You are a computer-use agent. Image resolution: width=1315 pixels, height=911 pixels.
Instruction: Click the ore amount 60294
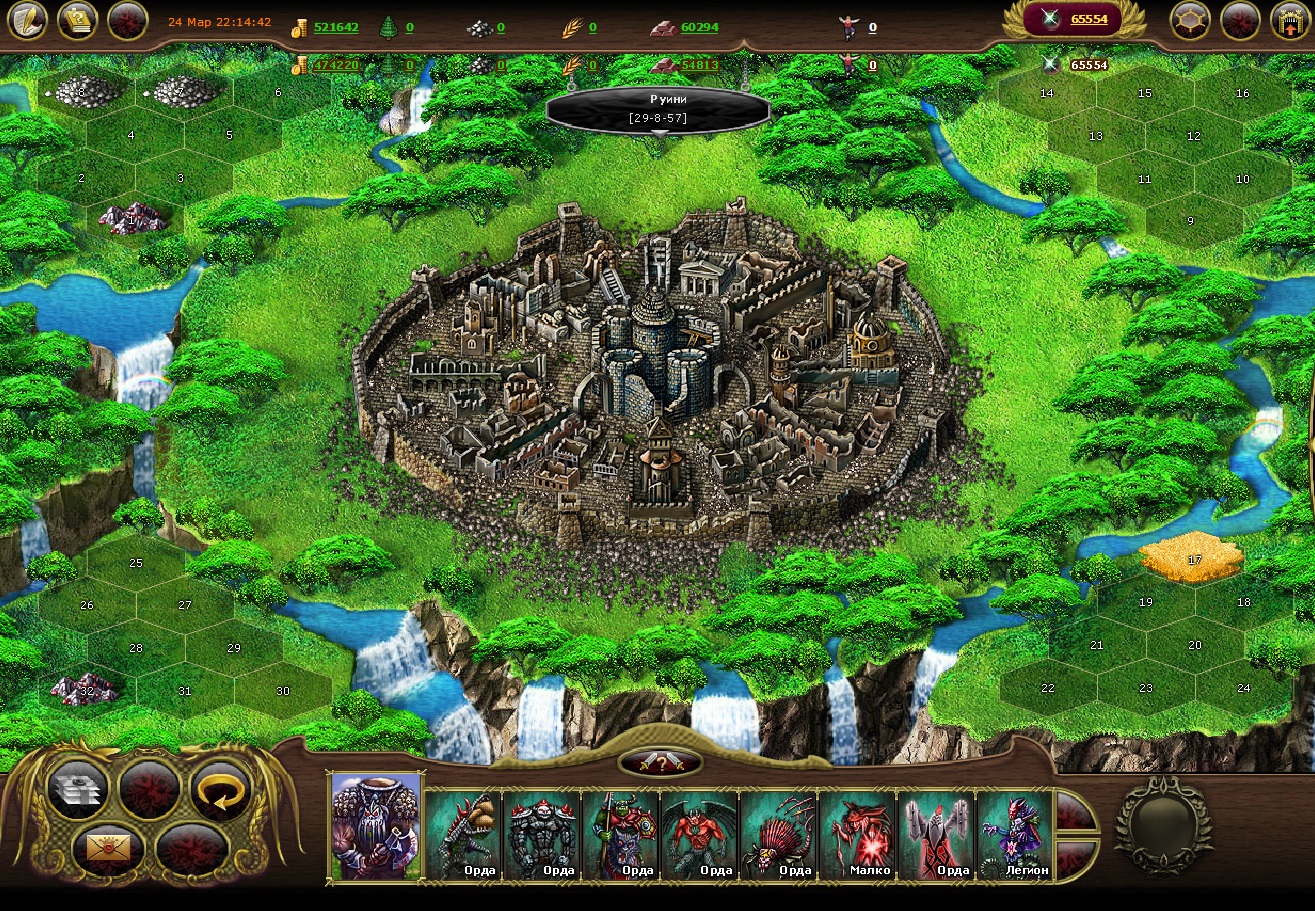pyautogui.click(x=699, y=27)
